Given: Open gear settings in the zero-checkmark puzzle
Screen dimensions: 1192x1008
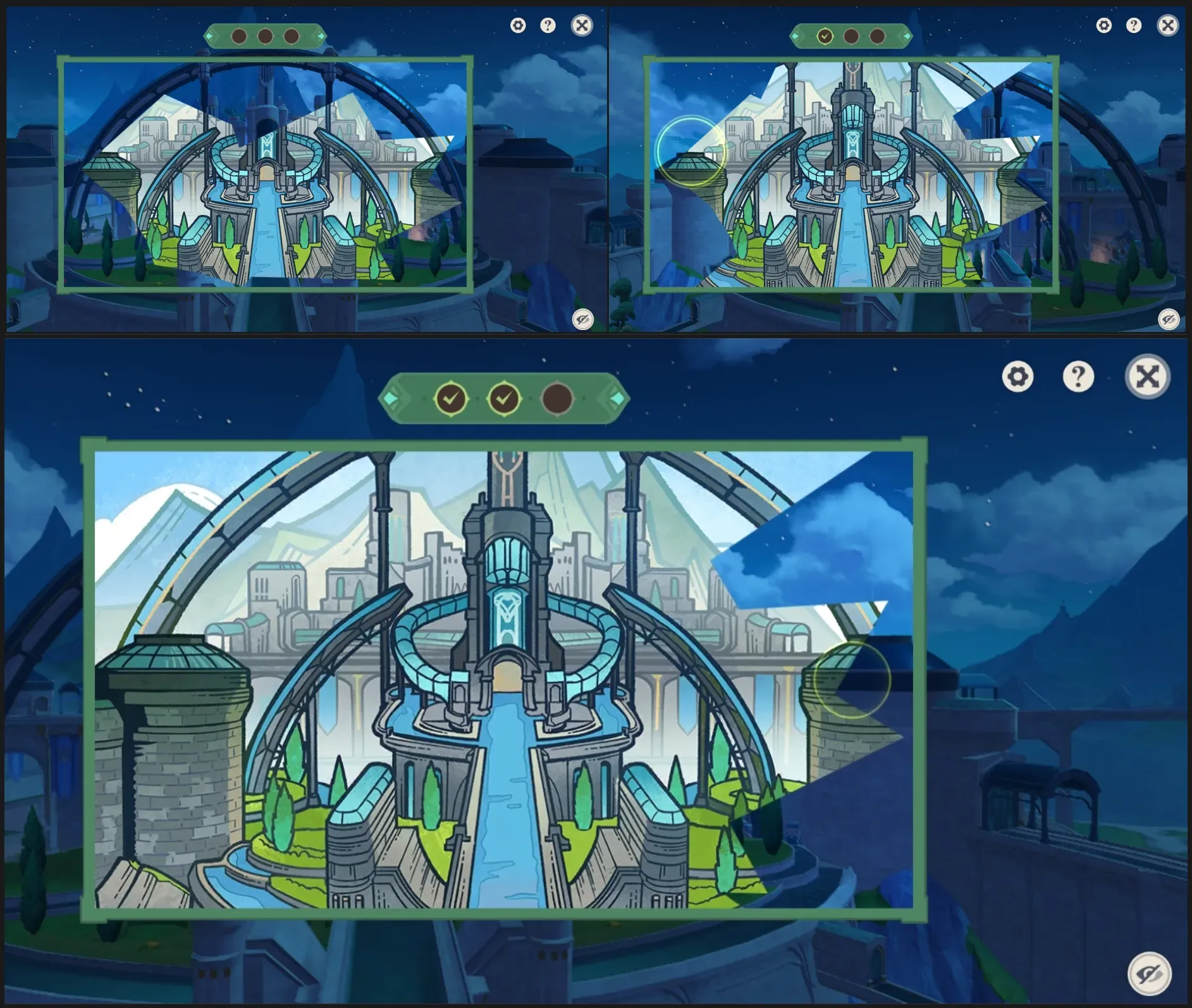Looking at the screenshot, I should (x=518, y=25).
